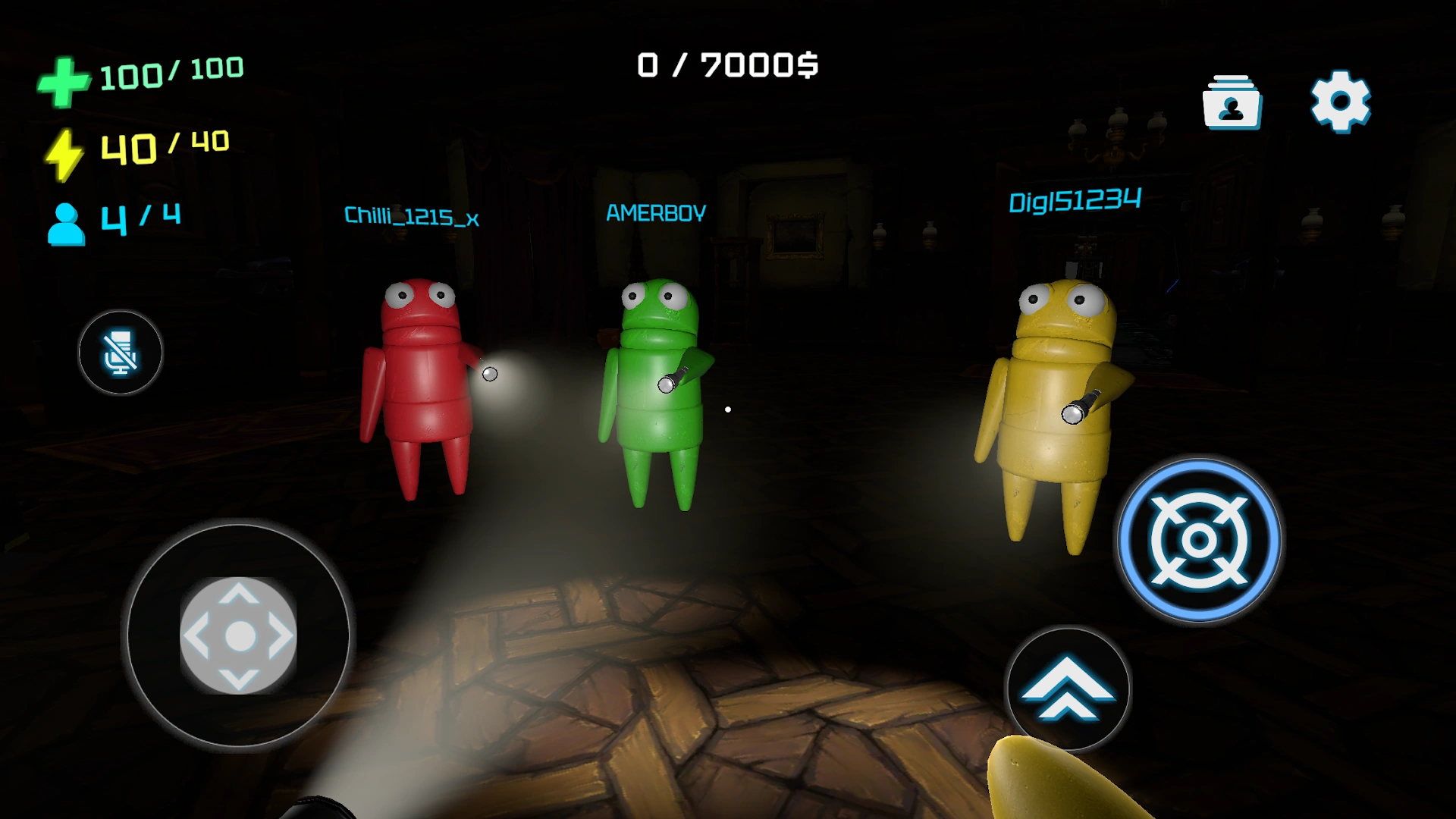Tap the microphone icon inside the mute button
Image resolution: width=1456 pixels, height=819 pixels.
(x=120, y=352)
